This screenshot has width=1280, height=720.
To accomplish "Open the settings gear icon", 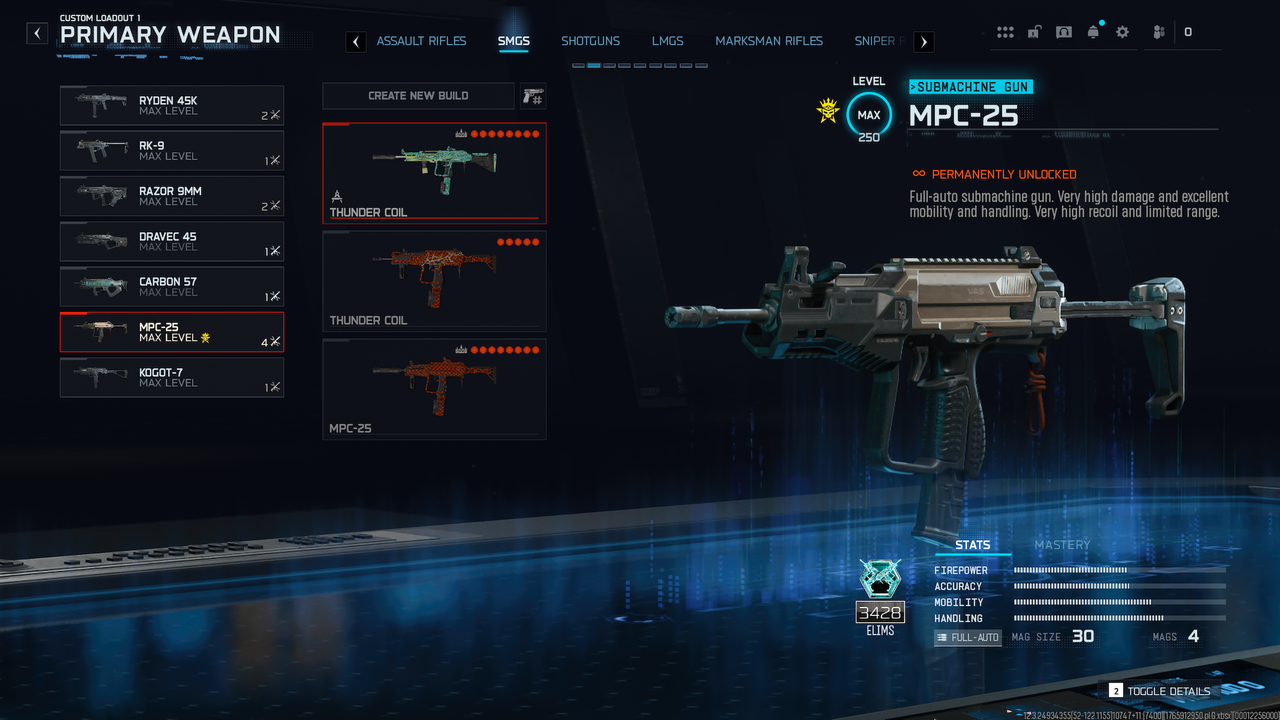I will [1122, 32].
